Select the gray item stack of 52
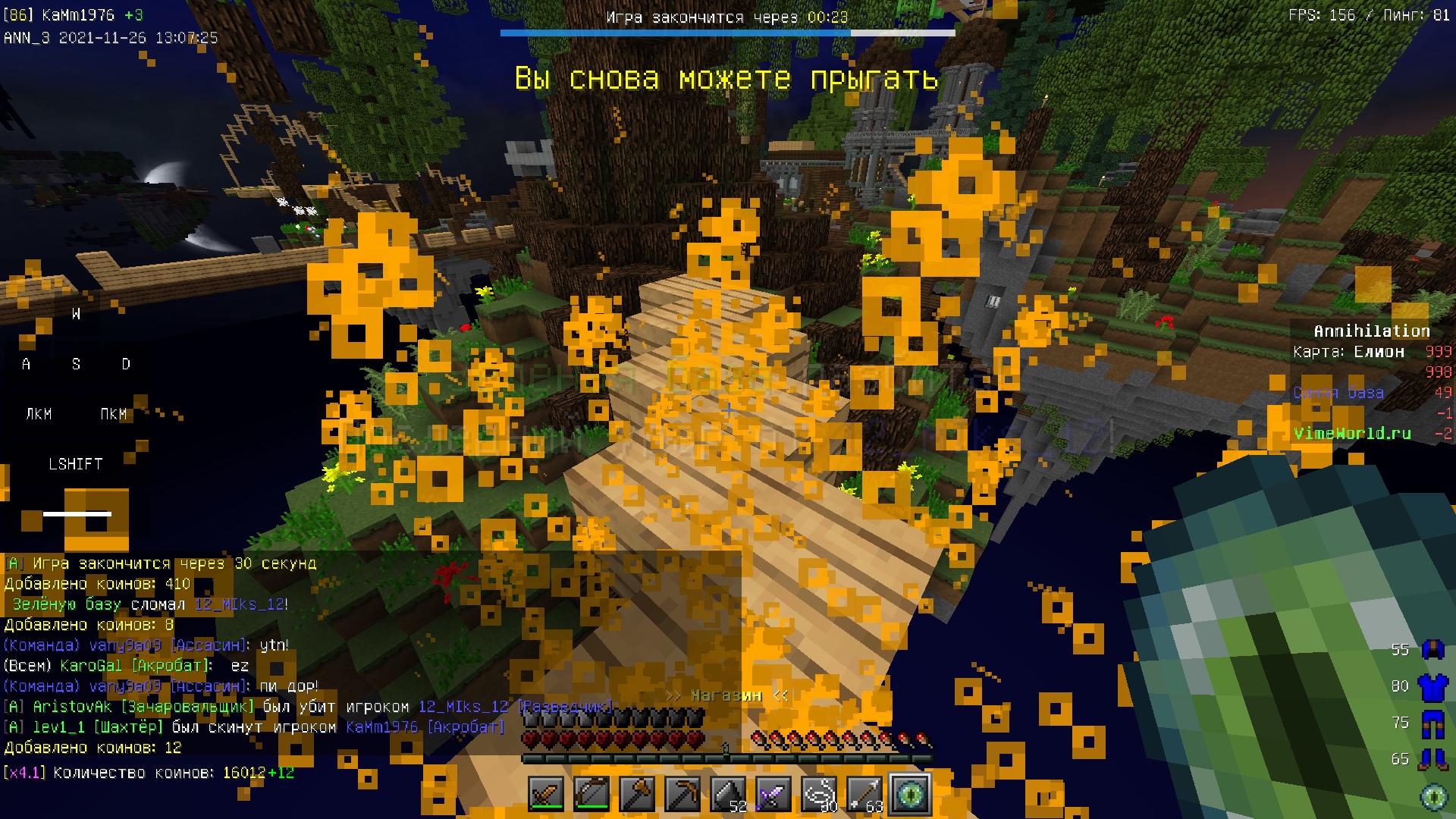This screenshot has width=1456, height=819. (728, 795)
